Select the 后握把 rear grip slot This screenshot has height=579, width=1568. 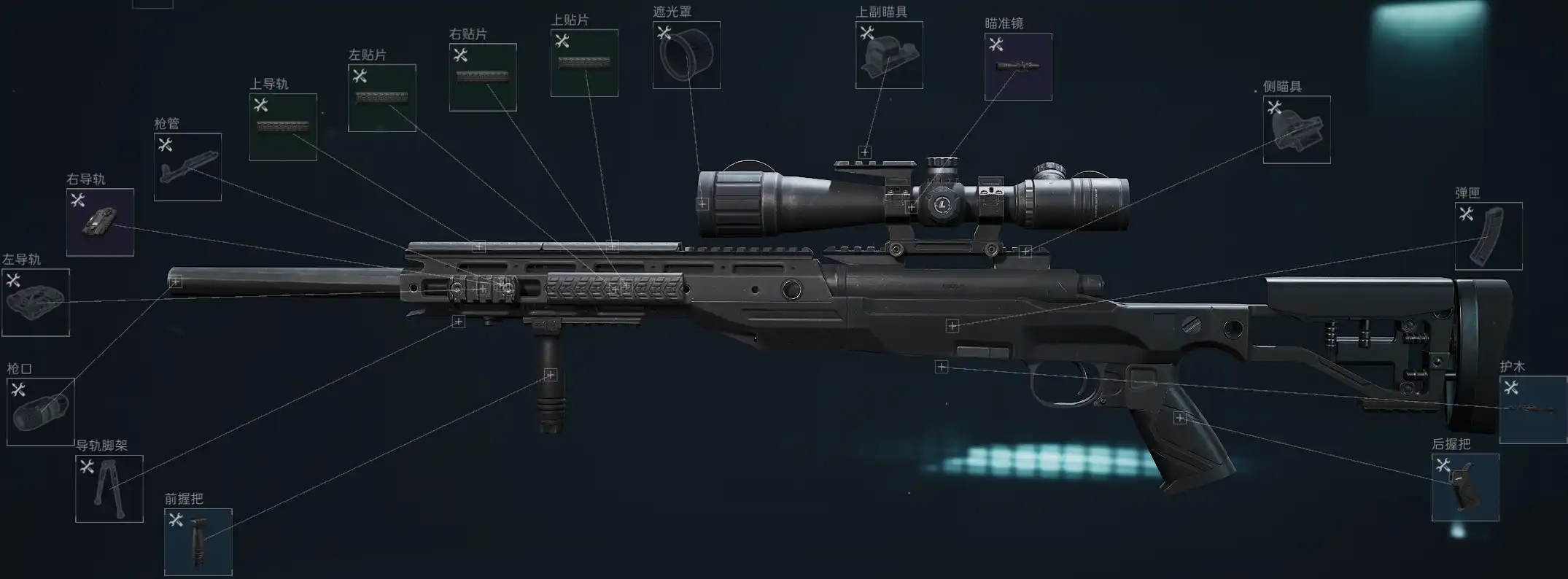(x=1465, y=487)
